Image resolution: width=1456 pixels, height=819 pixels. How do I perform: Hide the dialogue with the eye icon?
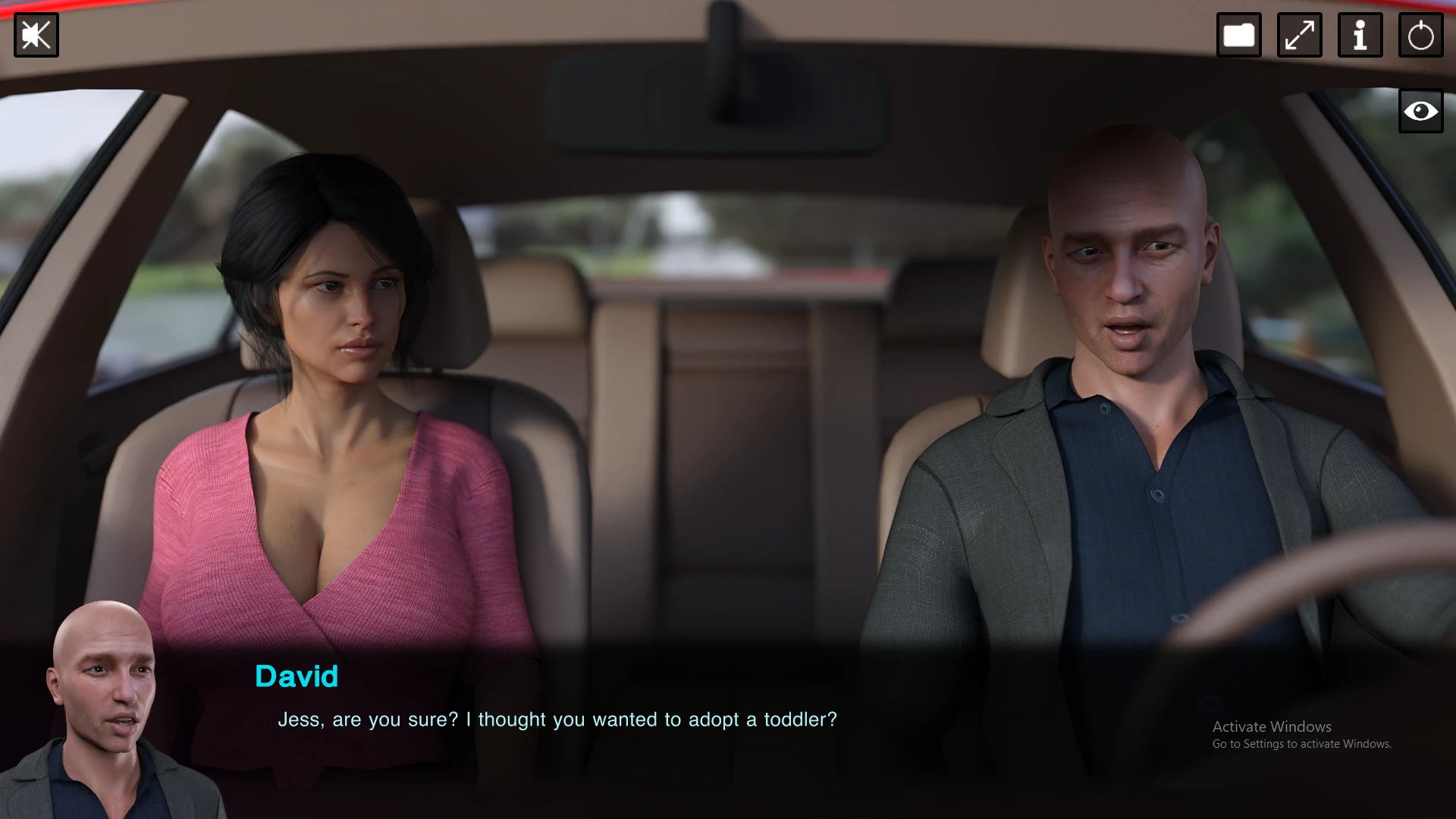pos(1420,111)
